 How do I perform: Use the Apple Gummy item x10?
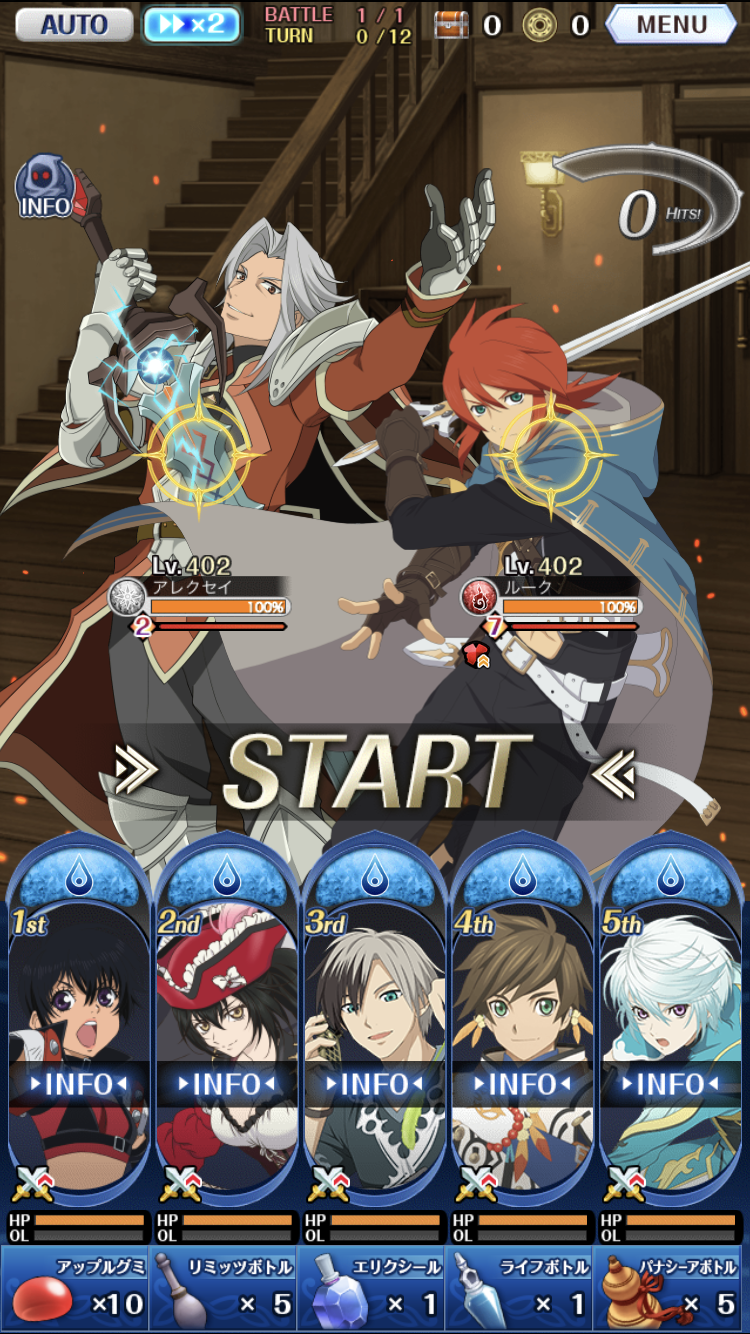point(75,1290)
